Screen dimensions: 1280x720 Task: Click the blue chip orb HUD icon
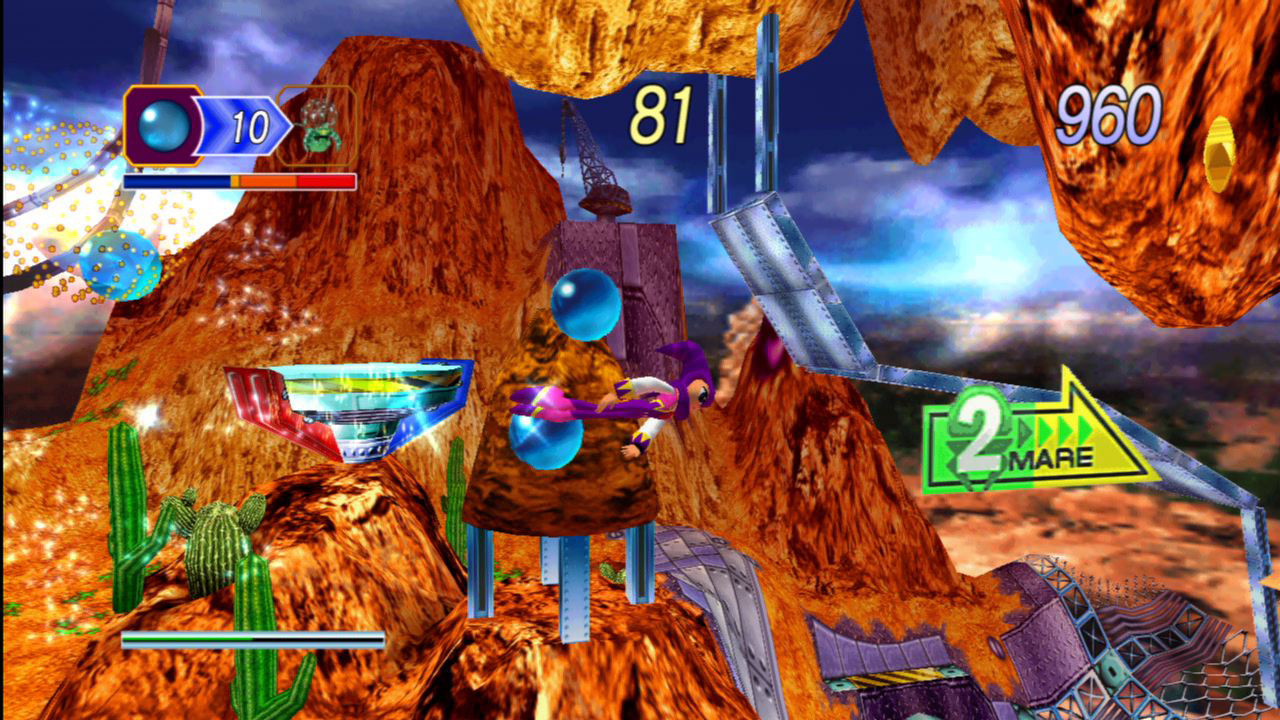[161, 126]
